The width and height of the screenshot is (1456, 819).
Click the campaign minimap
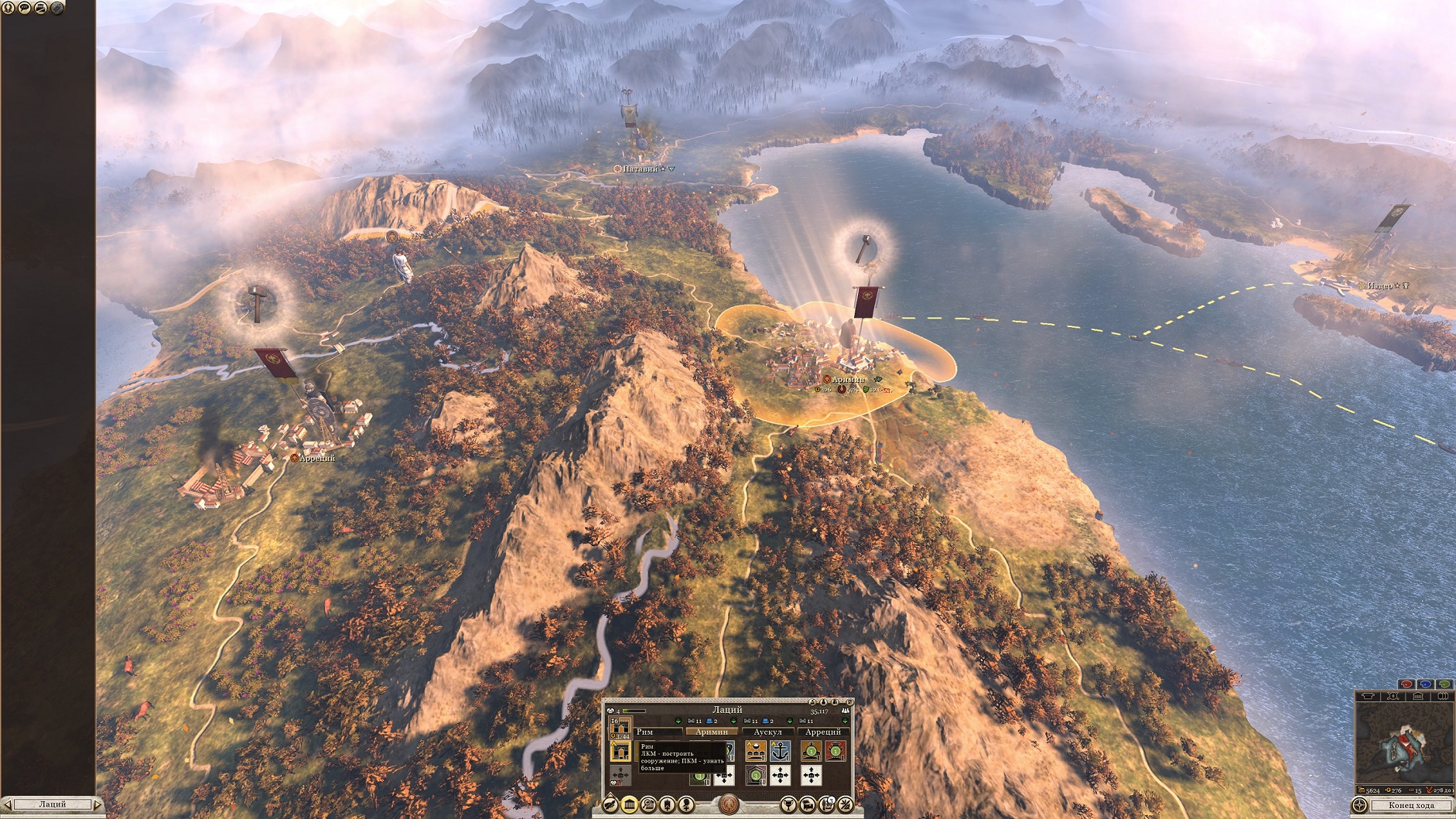pos(1404,741)
